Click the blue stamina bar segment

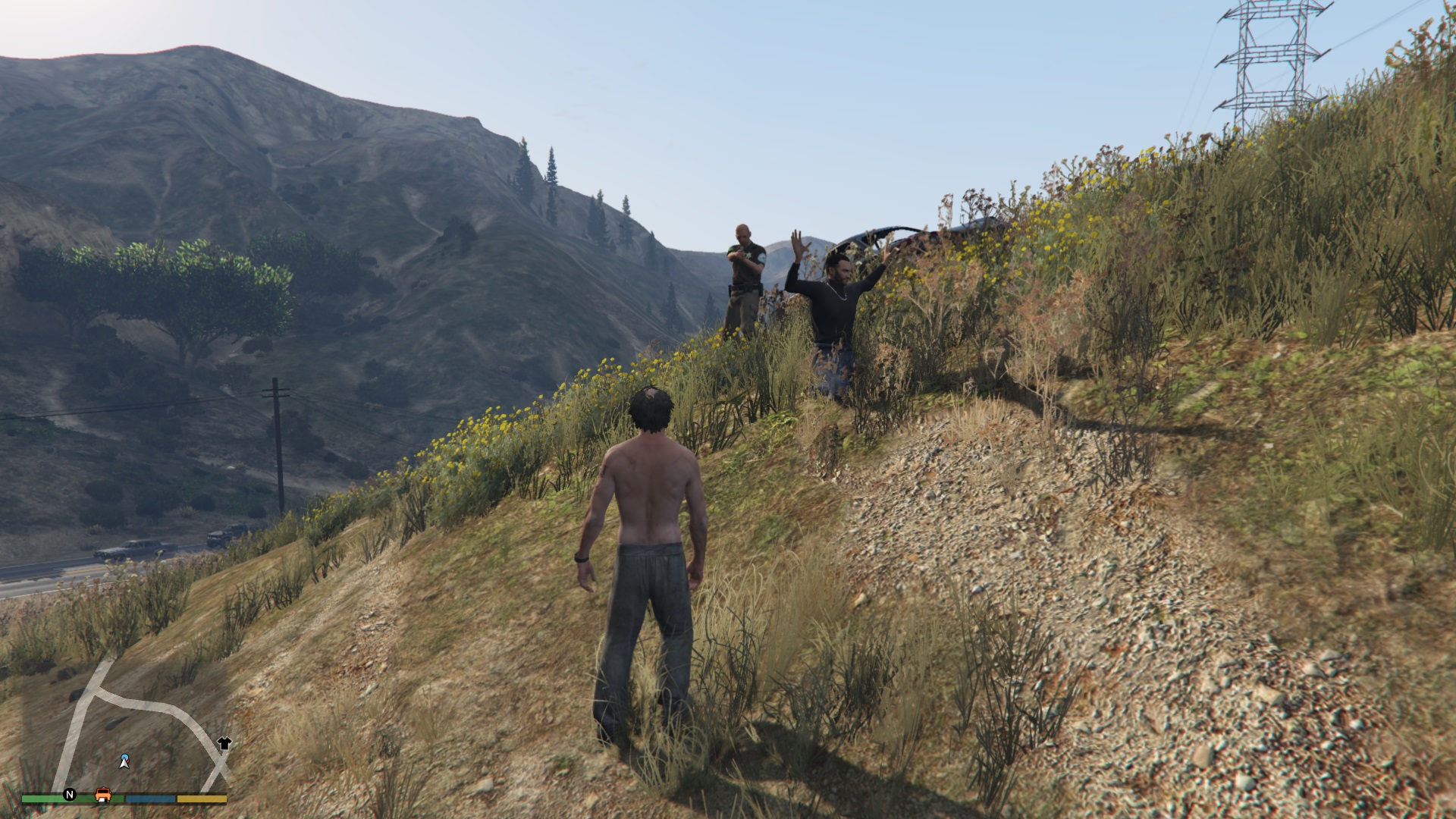click(150, 799)
